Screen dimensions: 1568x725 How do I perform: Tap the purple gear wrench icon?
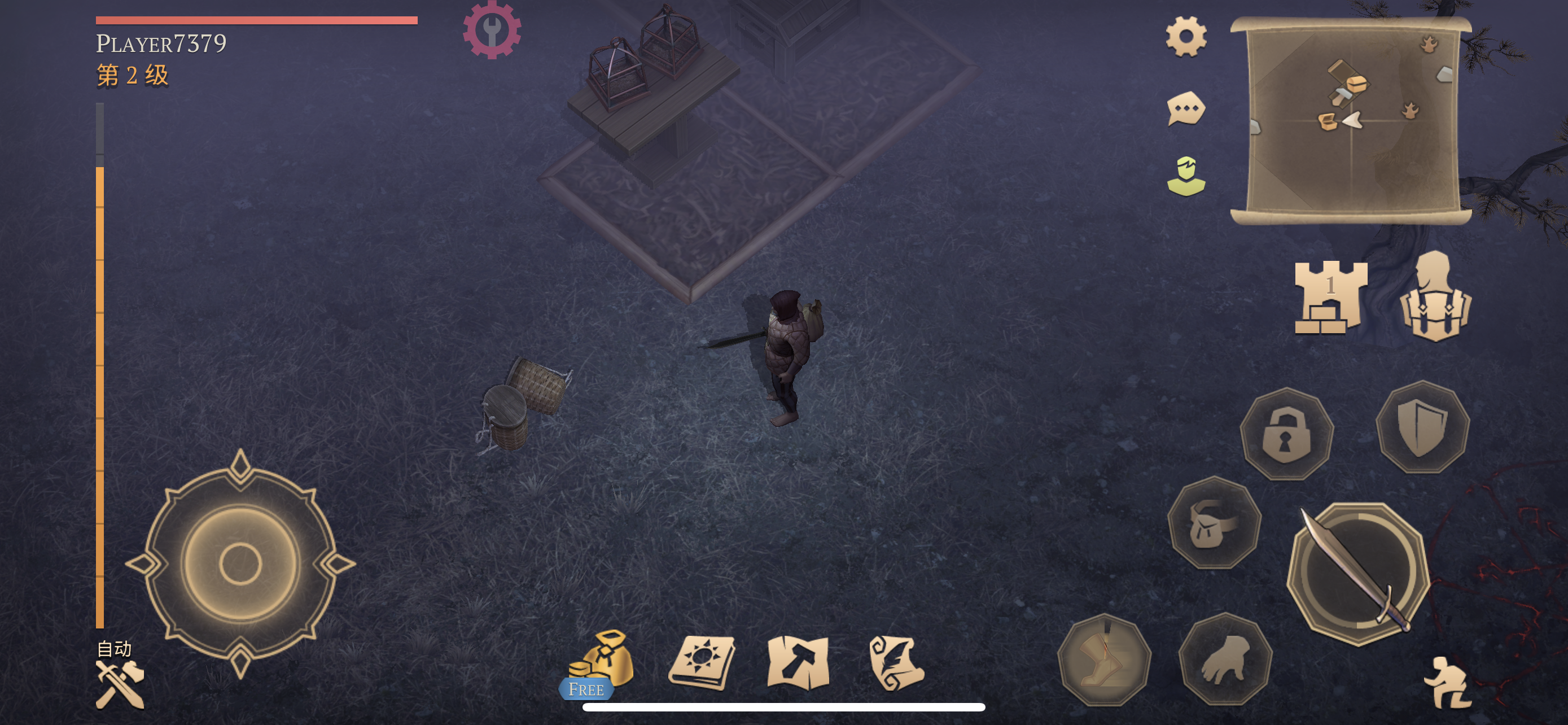click(x=492, y=30)
